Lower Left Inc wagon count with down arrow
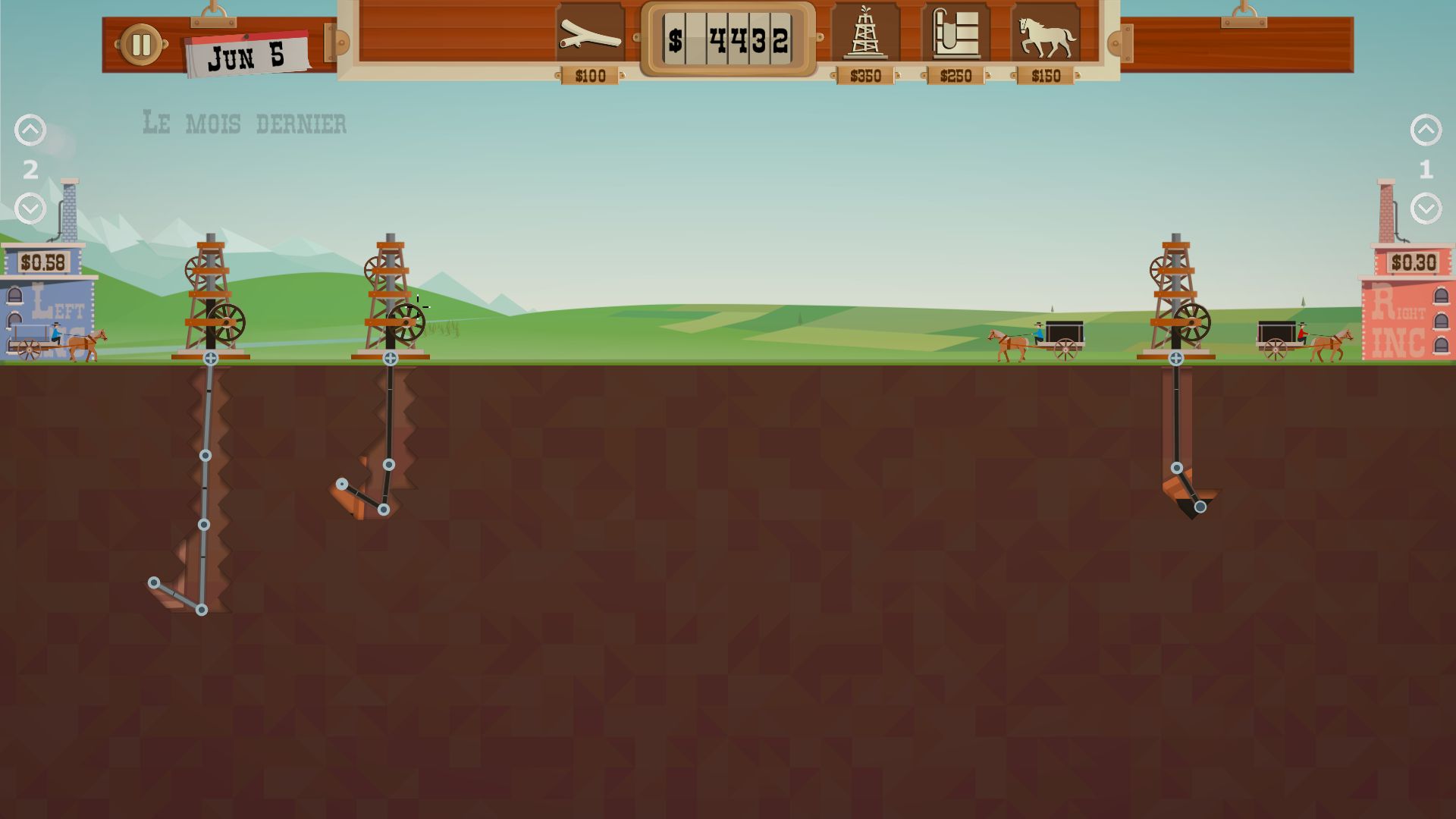The width and height of the screenshot is (1456, 819). pyautogui.click(x=30, y=209)
